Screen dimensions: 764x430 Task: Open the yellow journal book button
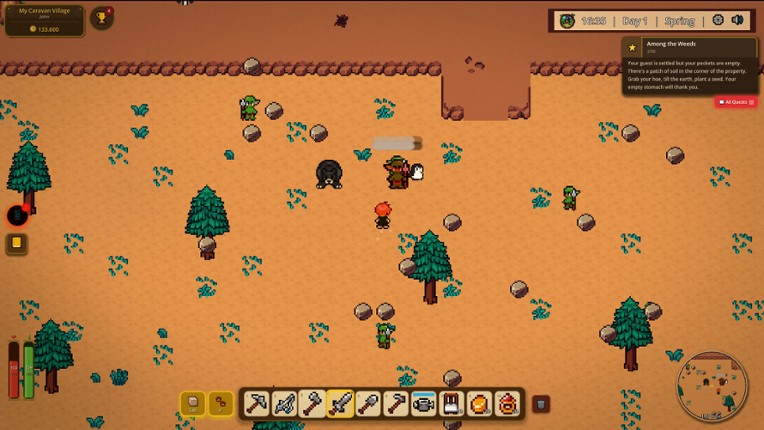point(17,243)
